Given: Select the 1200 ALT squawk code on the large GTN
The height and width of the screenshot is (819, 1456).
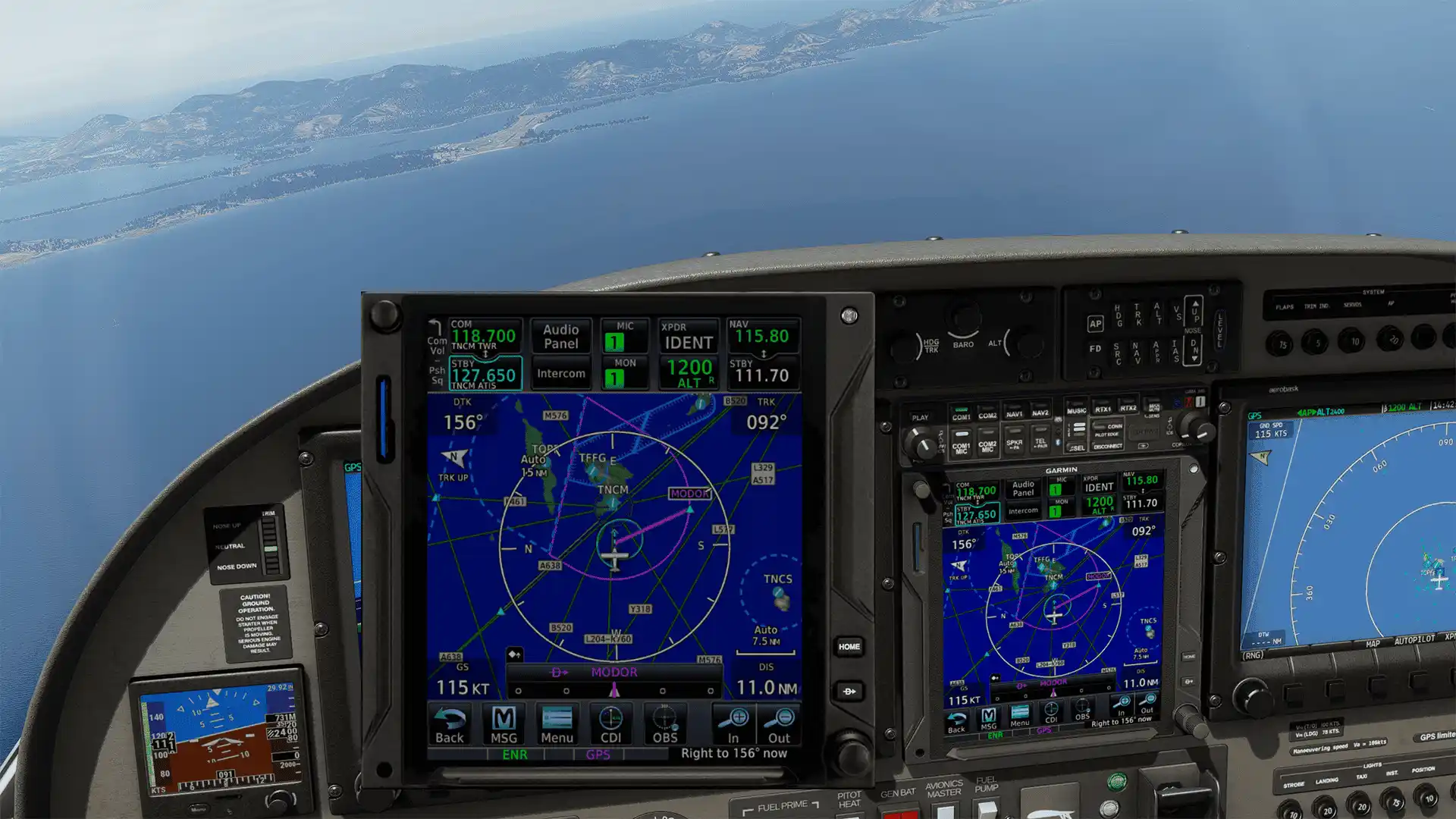Looking at the screenshot, I should pyautogui.click(x=689, y=373).
